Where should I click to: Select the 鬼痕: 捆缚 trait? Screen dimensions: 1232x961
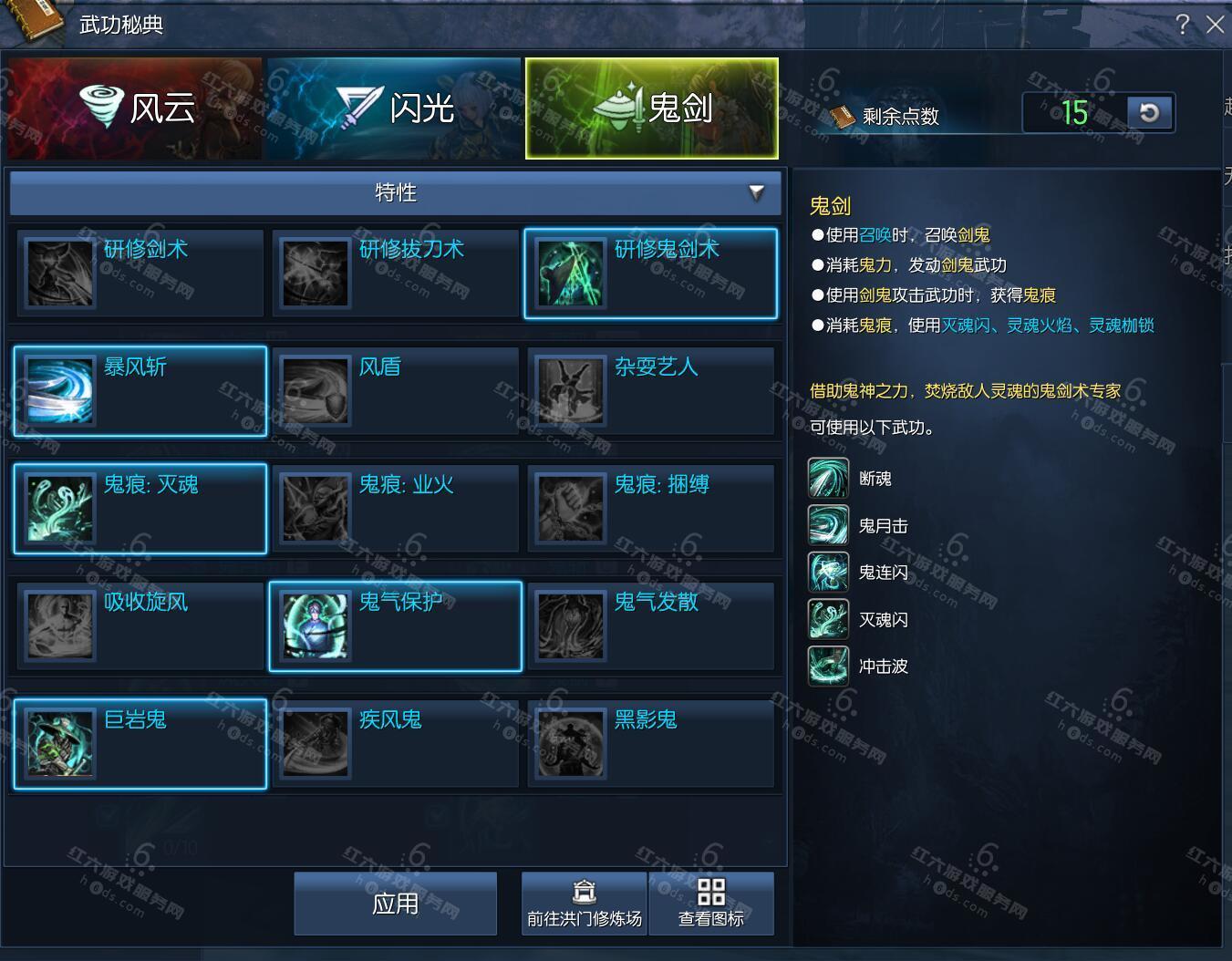point(650,509)
